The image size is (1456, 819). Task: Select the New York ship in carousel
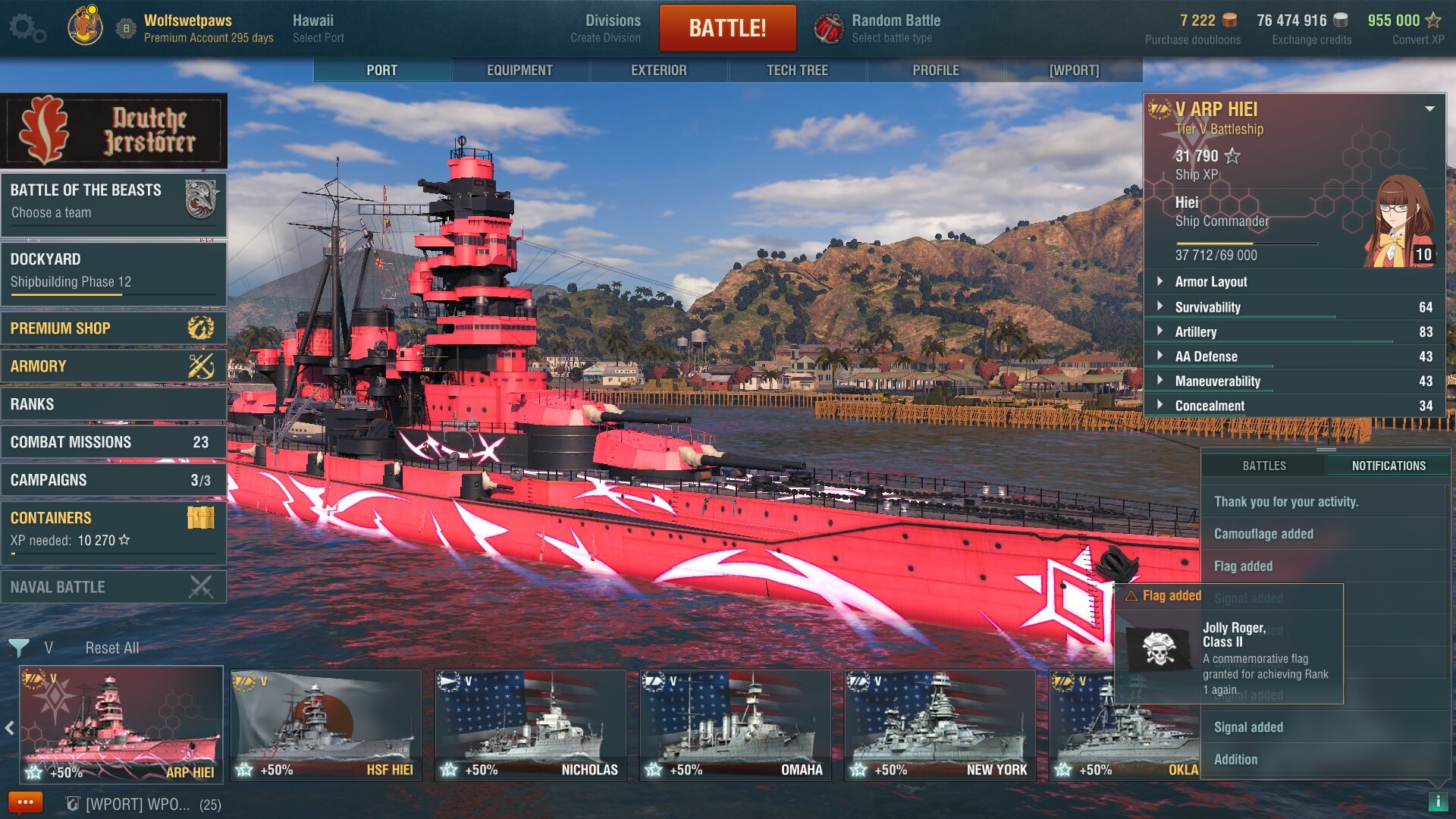coord(940,724)
